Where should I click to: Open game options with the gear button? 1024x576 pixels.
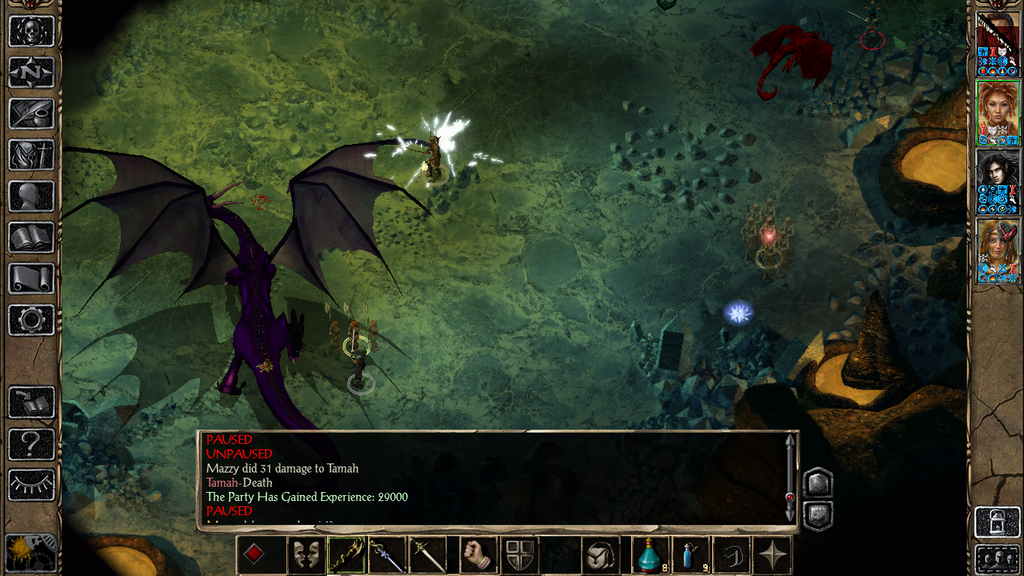coord(31,320)
